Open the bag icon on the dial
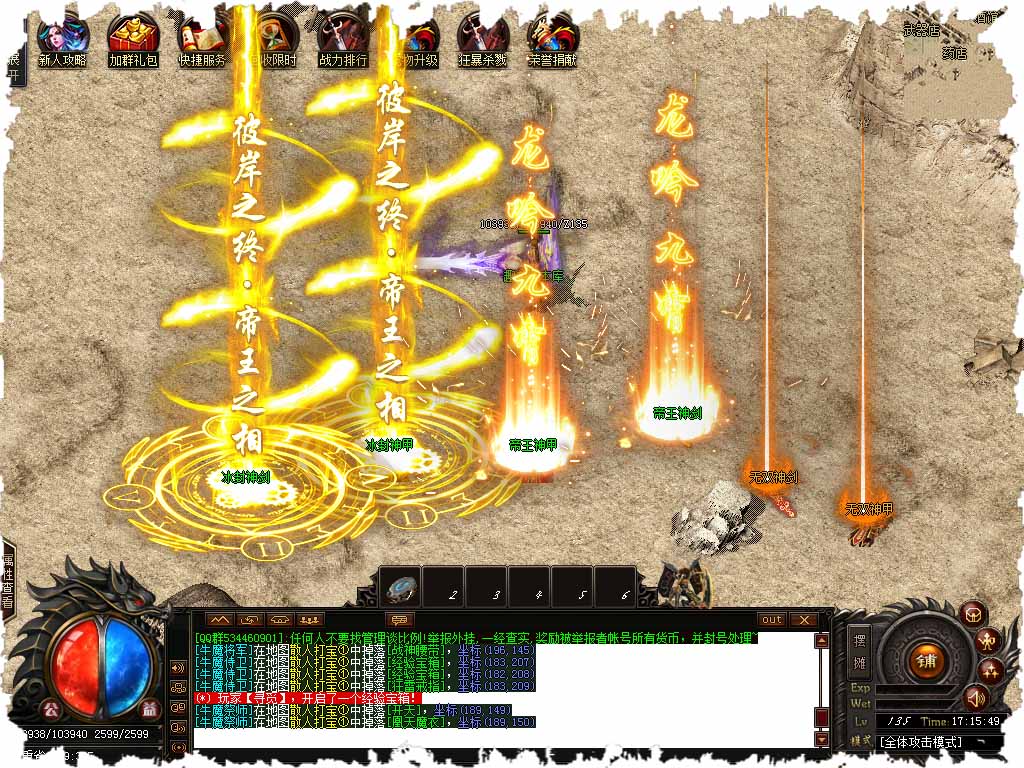Screen dimensions: 1024x768 tap(974, 614)
